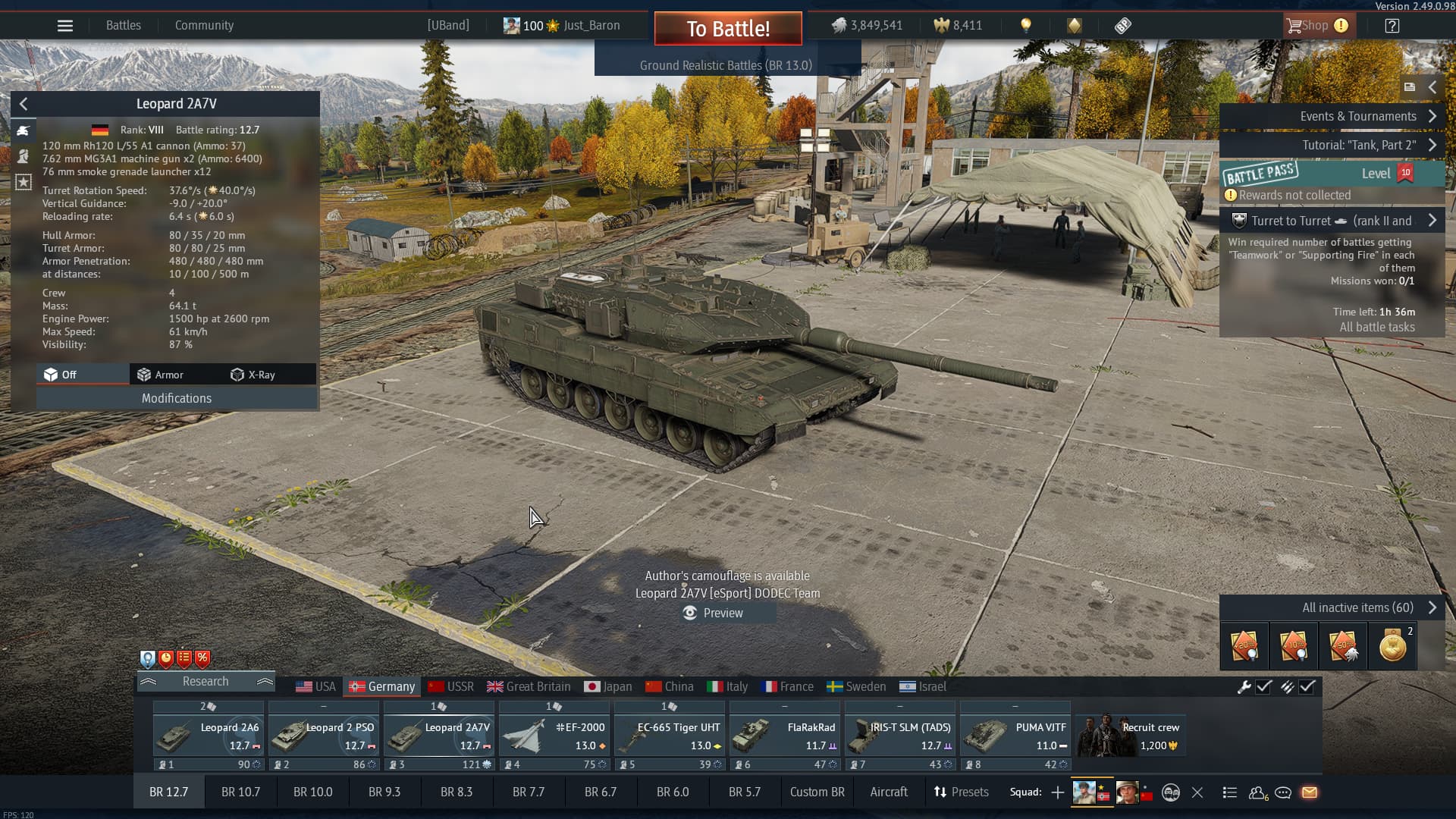Change game mode from Ground Realistic Battles

pyautogui.click(x=726, y=65)
